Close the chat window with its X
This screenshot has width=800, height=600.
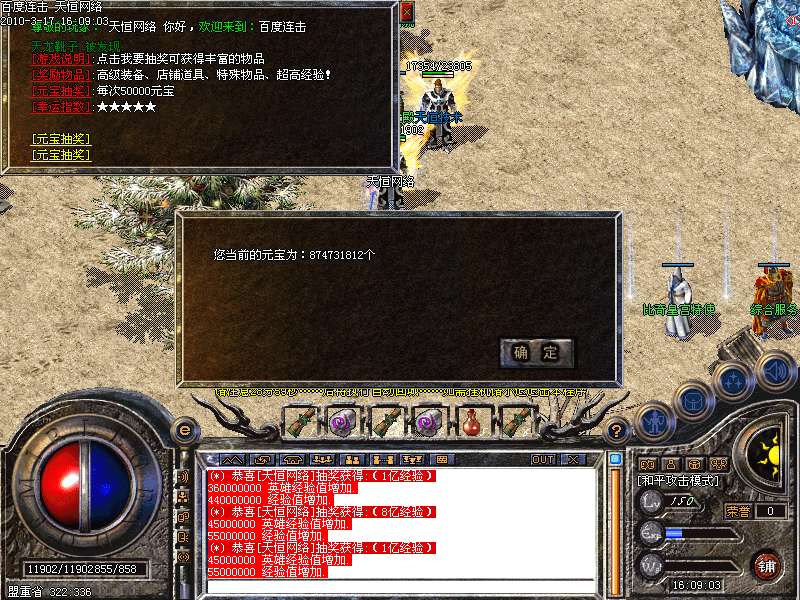[x=573, y=460]
